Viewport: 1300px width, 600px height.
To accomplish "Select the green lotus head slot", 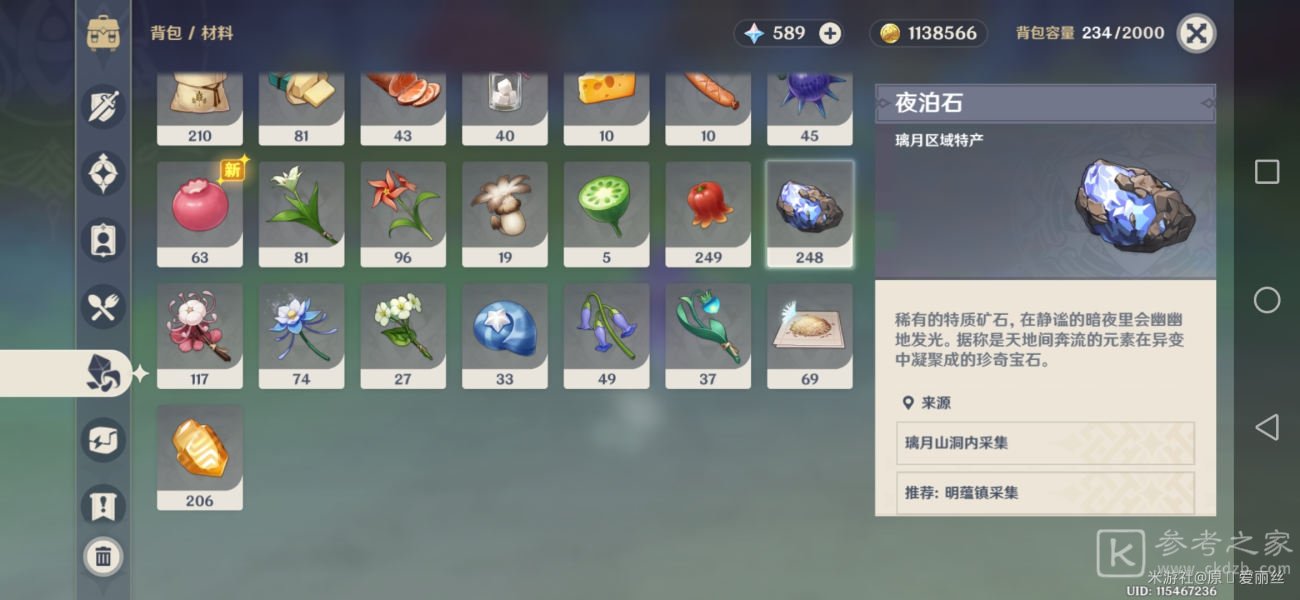I will coord(606,213).
